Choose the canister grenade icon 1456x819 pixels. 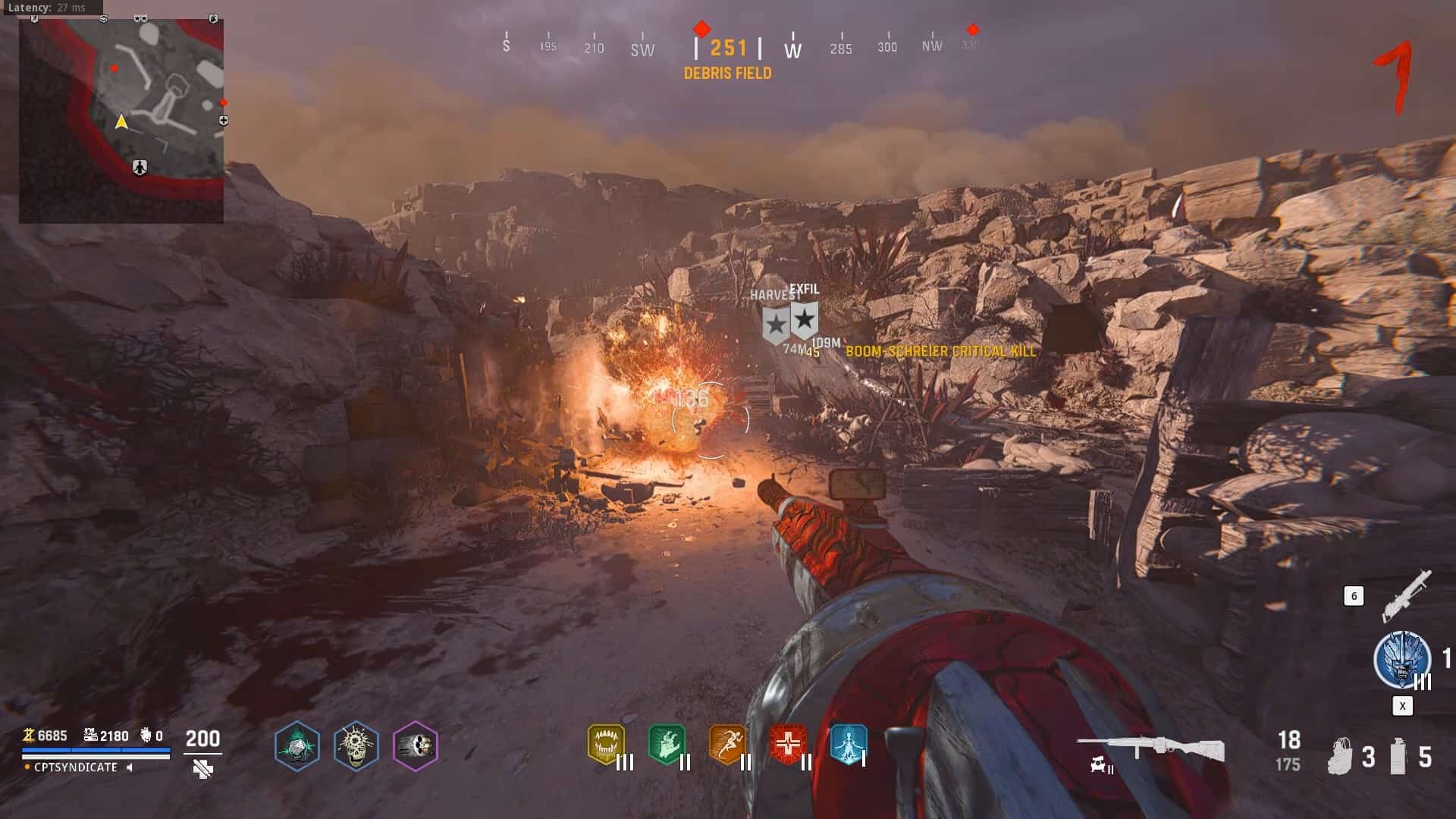click(x=1399, y=756)
